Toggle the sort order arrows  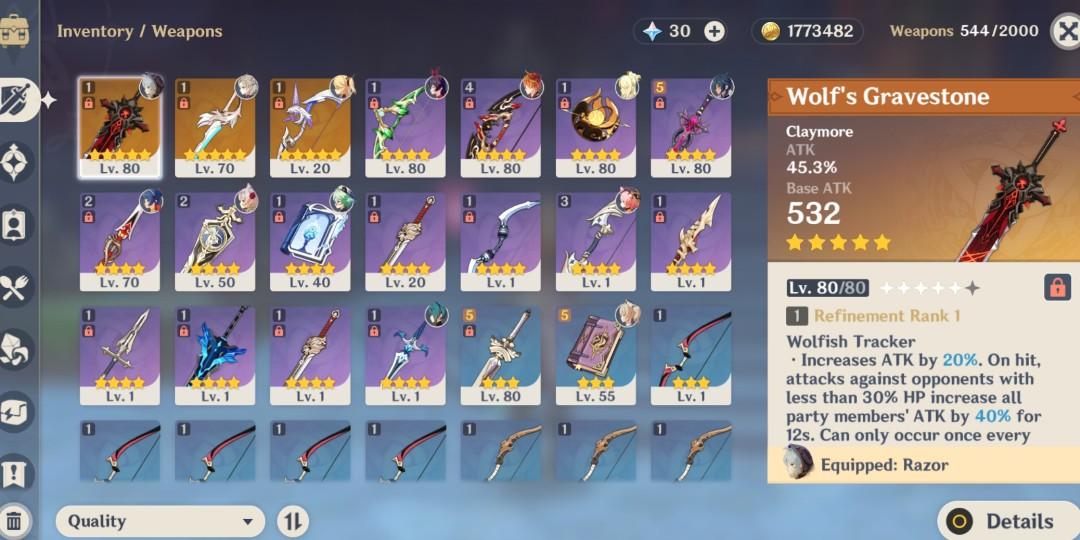tap(292, 521)
